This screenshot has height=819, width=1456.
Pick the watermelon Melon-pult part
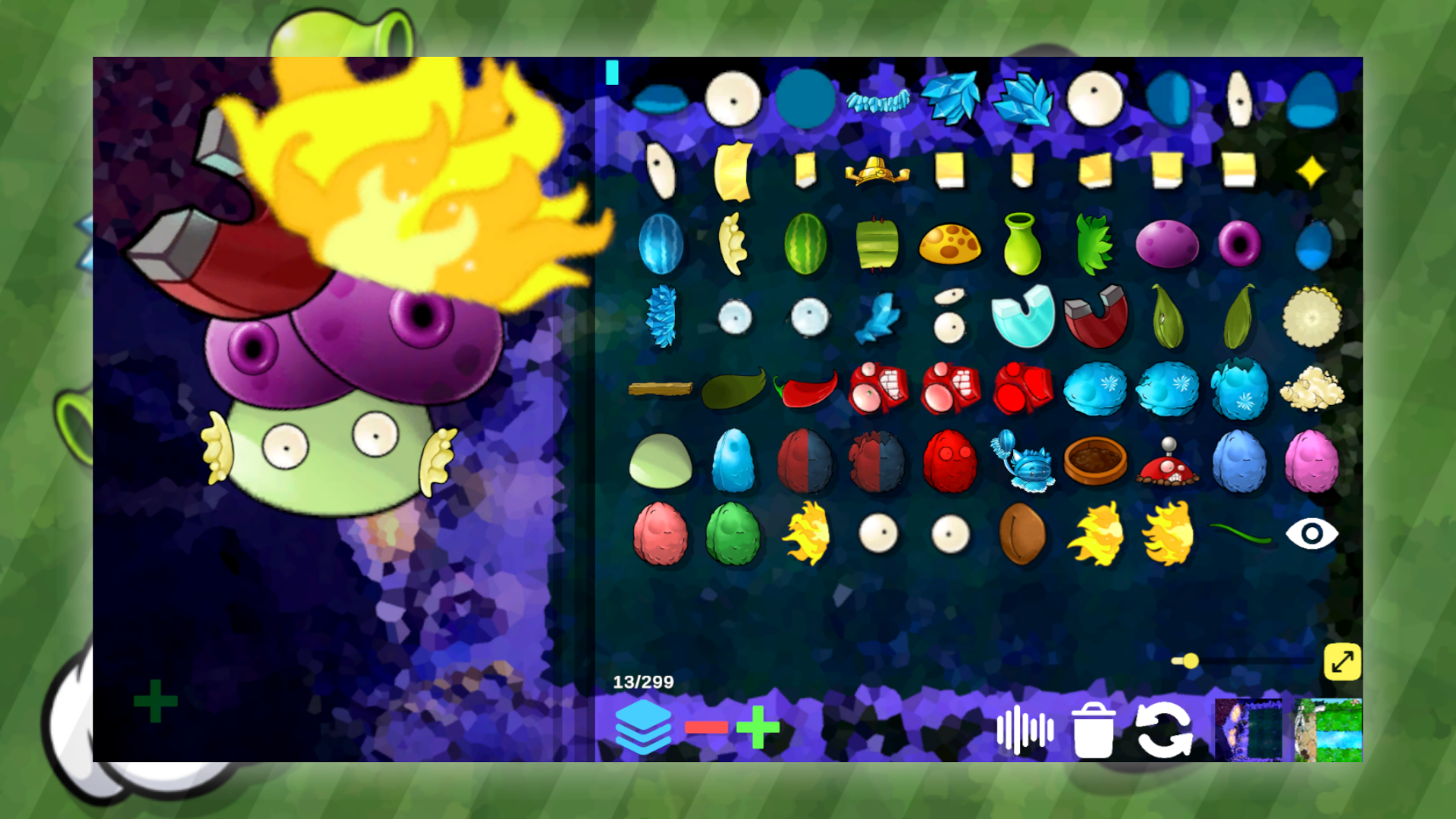coord(805,243)
